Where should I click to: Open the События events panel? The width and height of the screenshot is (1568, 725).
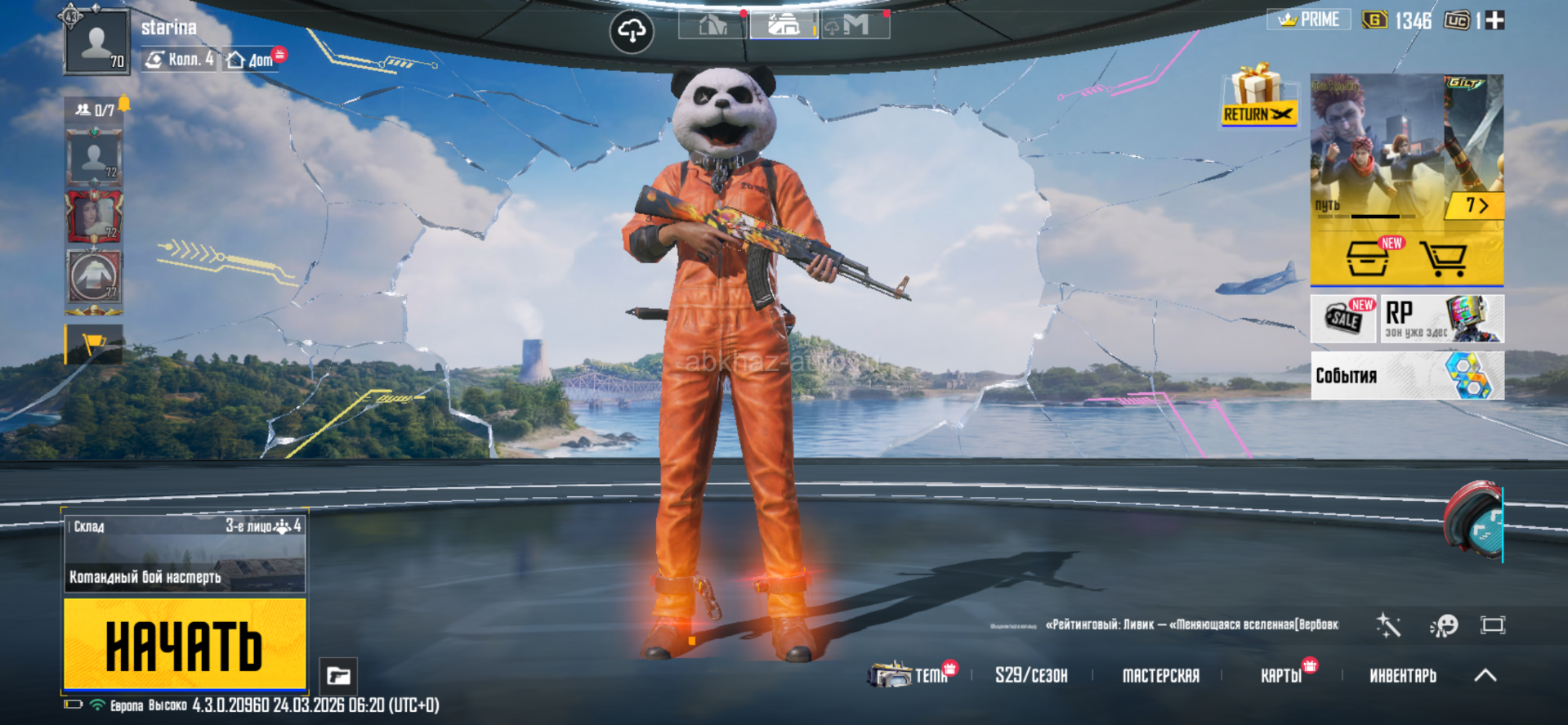click(1407, 375)
